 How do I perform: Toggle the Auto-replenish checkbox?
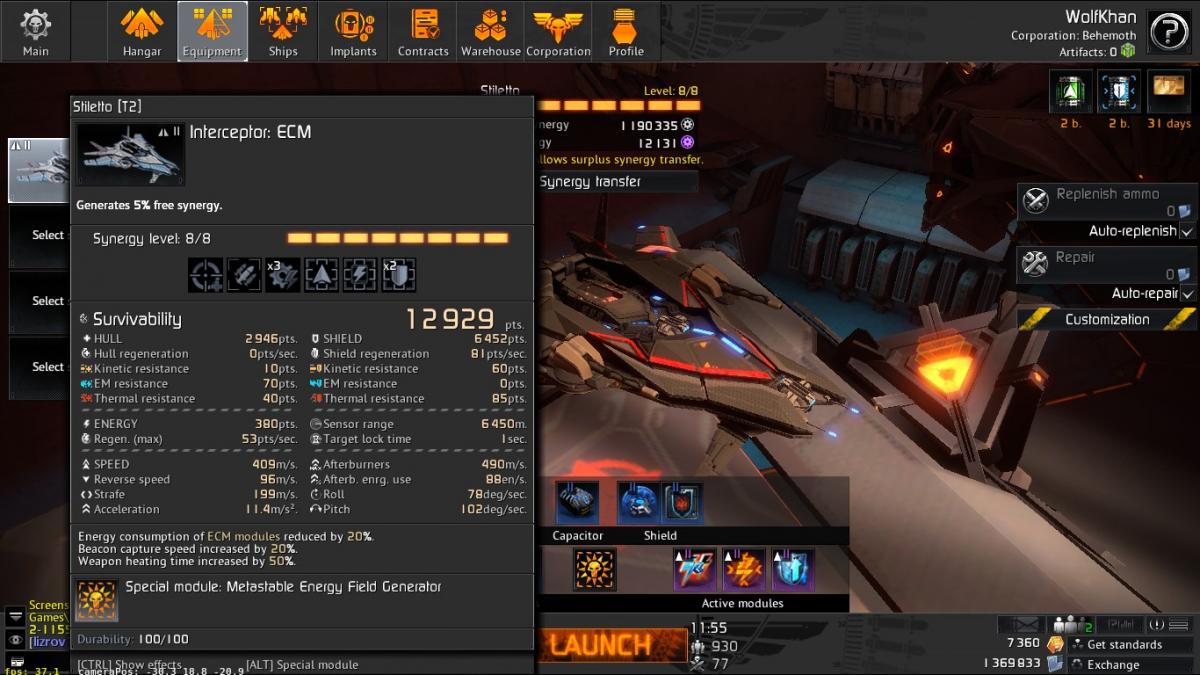coord(1187,231)
